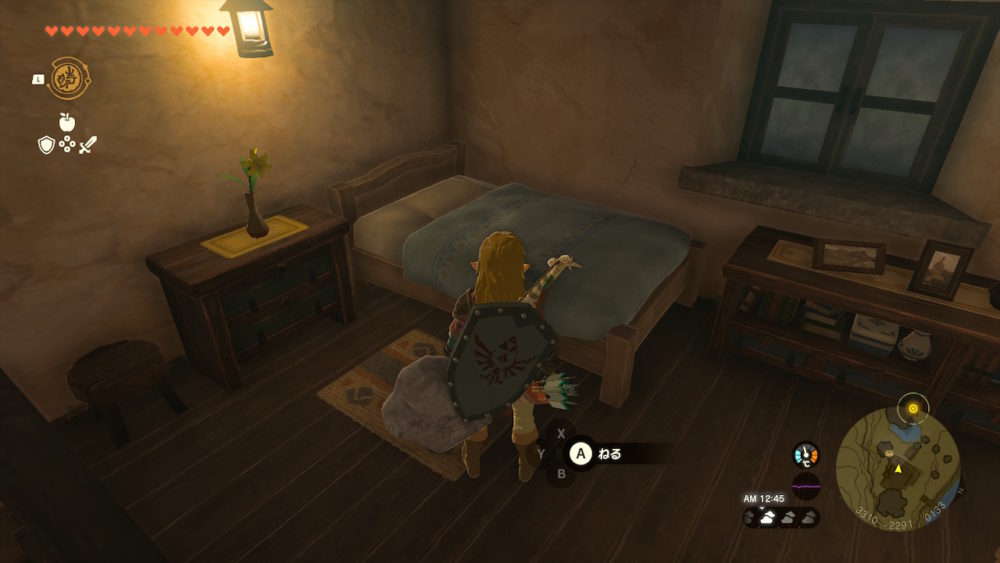Viewport: 1000px width, 563px height.
Task: Open the ability wheel icon beside L
Action: (69, 77)
